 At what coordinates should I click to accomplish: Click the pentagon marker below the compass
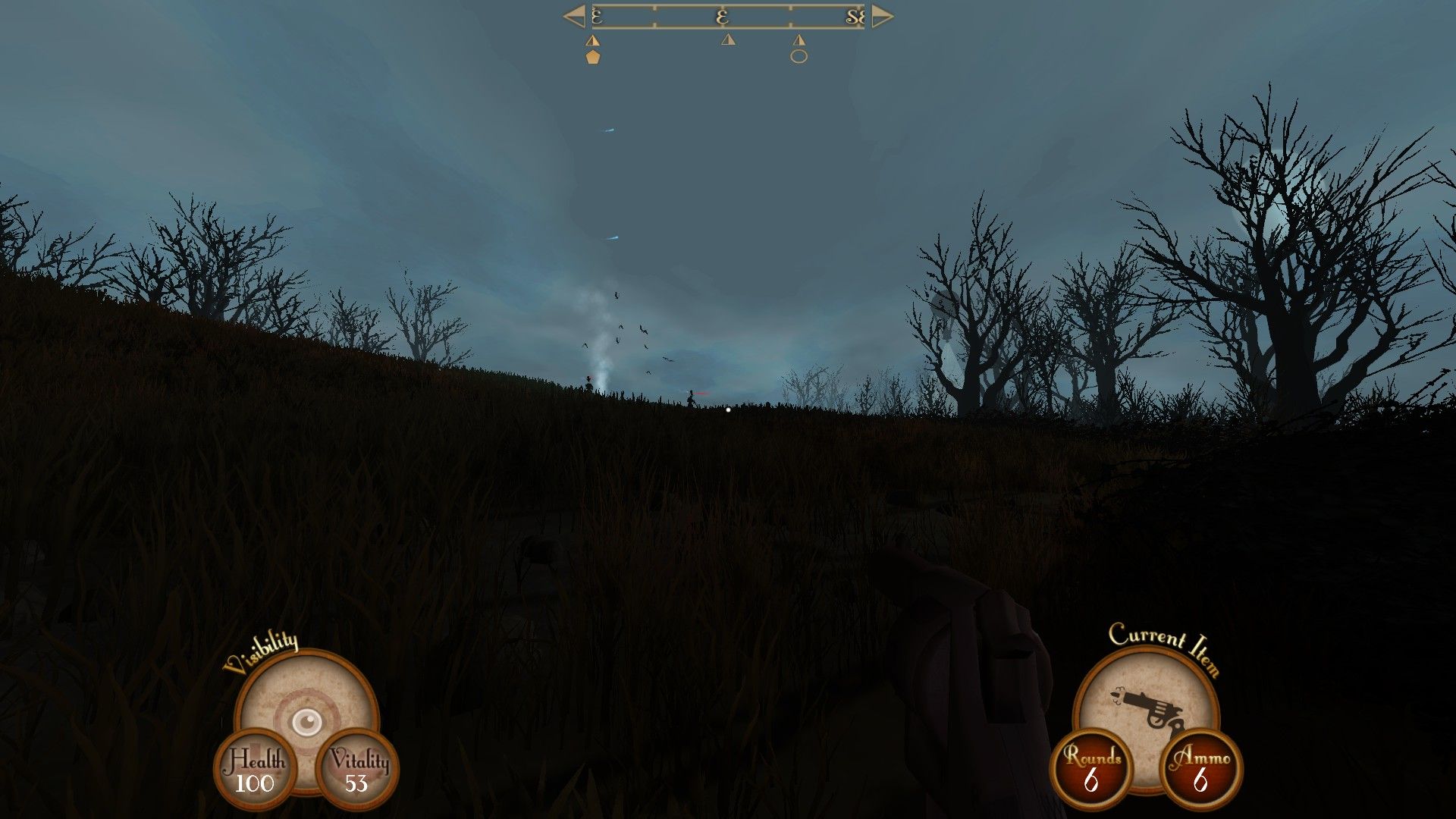[x=593, y=56]
